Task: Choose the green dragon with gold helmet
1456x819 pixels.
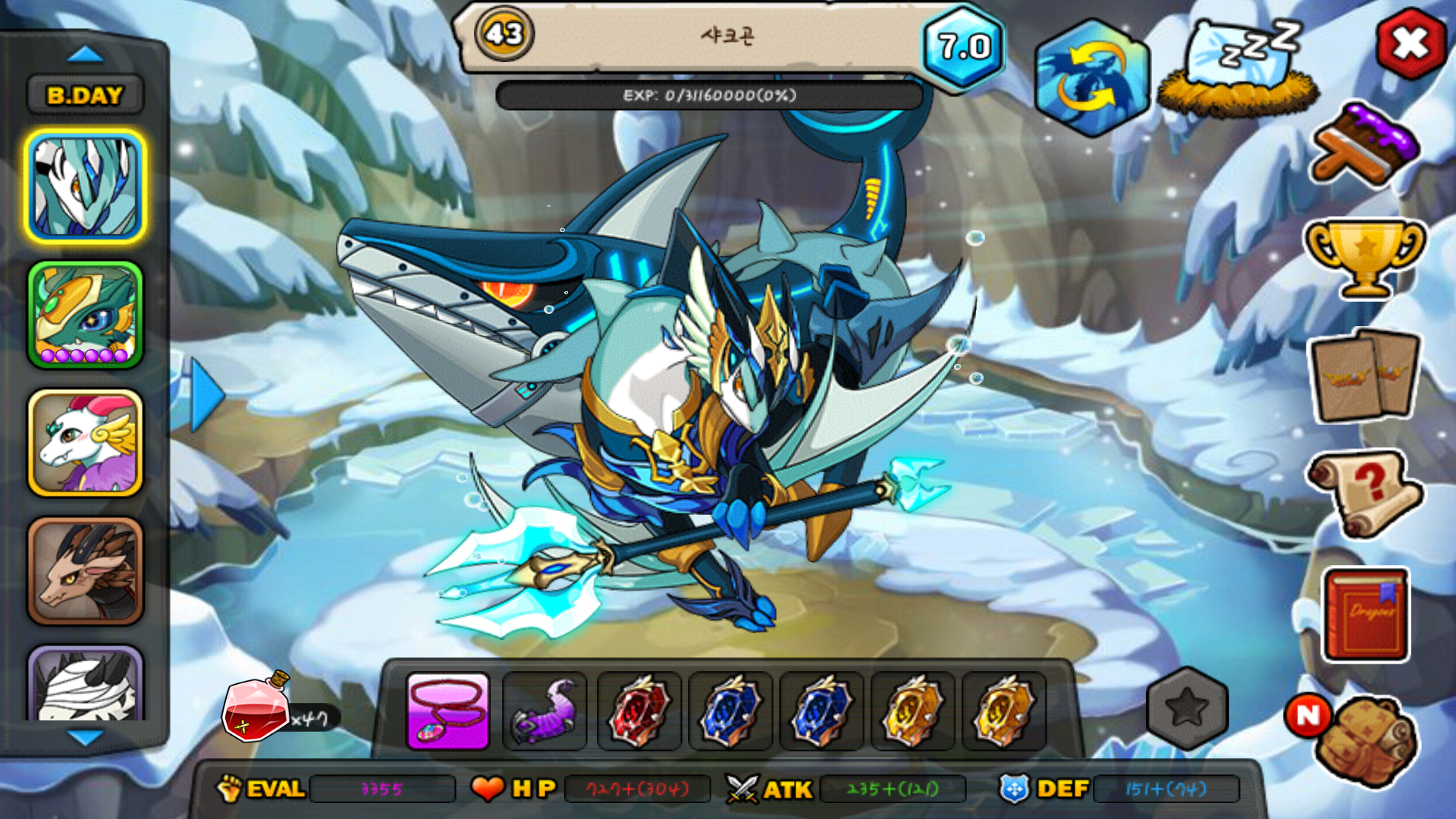Action: (85, 315)
